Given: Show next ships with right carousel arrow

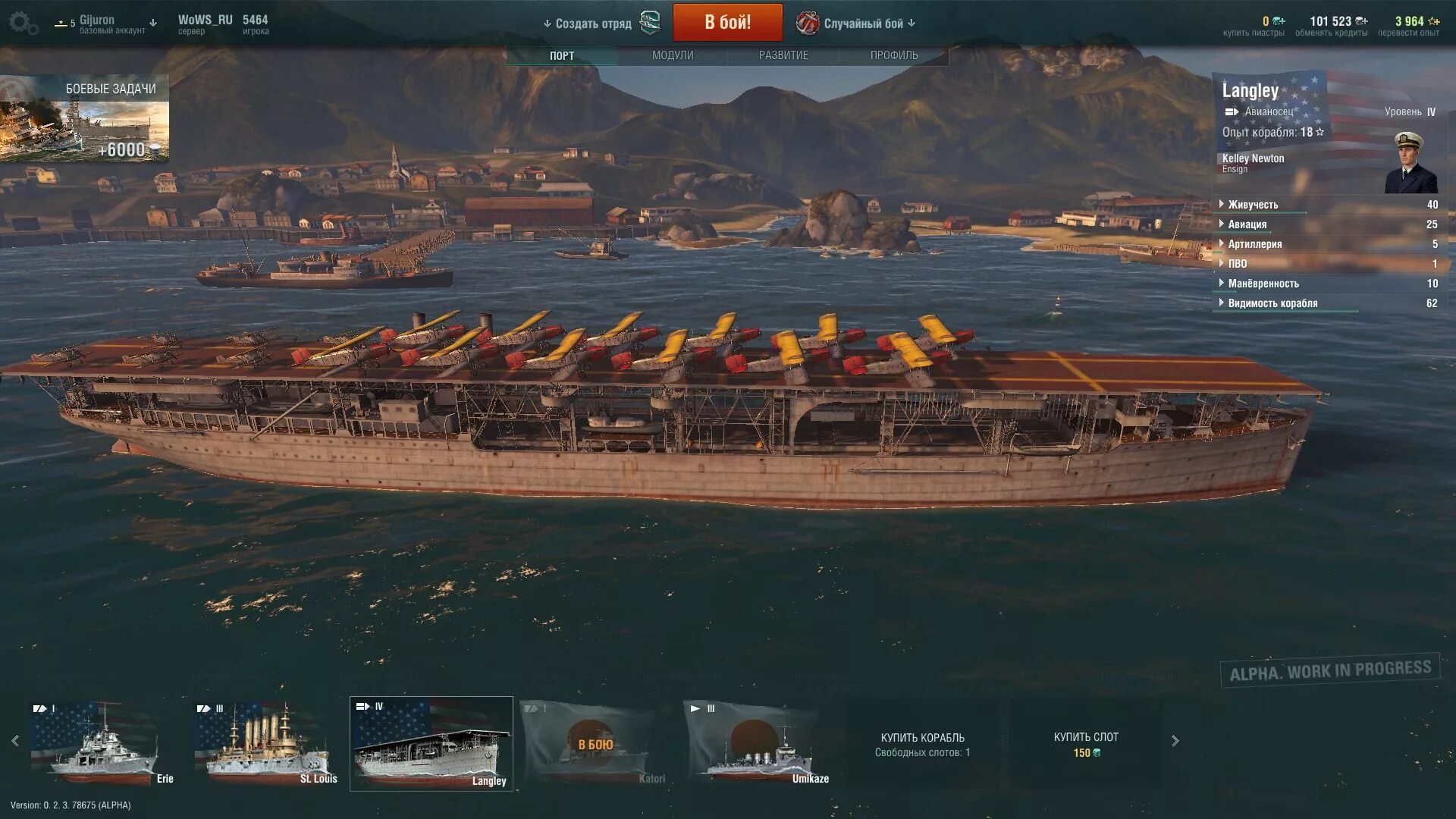Looking at the screenshot, I should point(1175,741).
